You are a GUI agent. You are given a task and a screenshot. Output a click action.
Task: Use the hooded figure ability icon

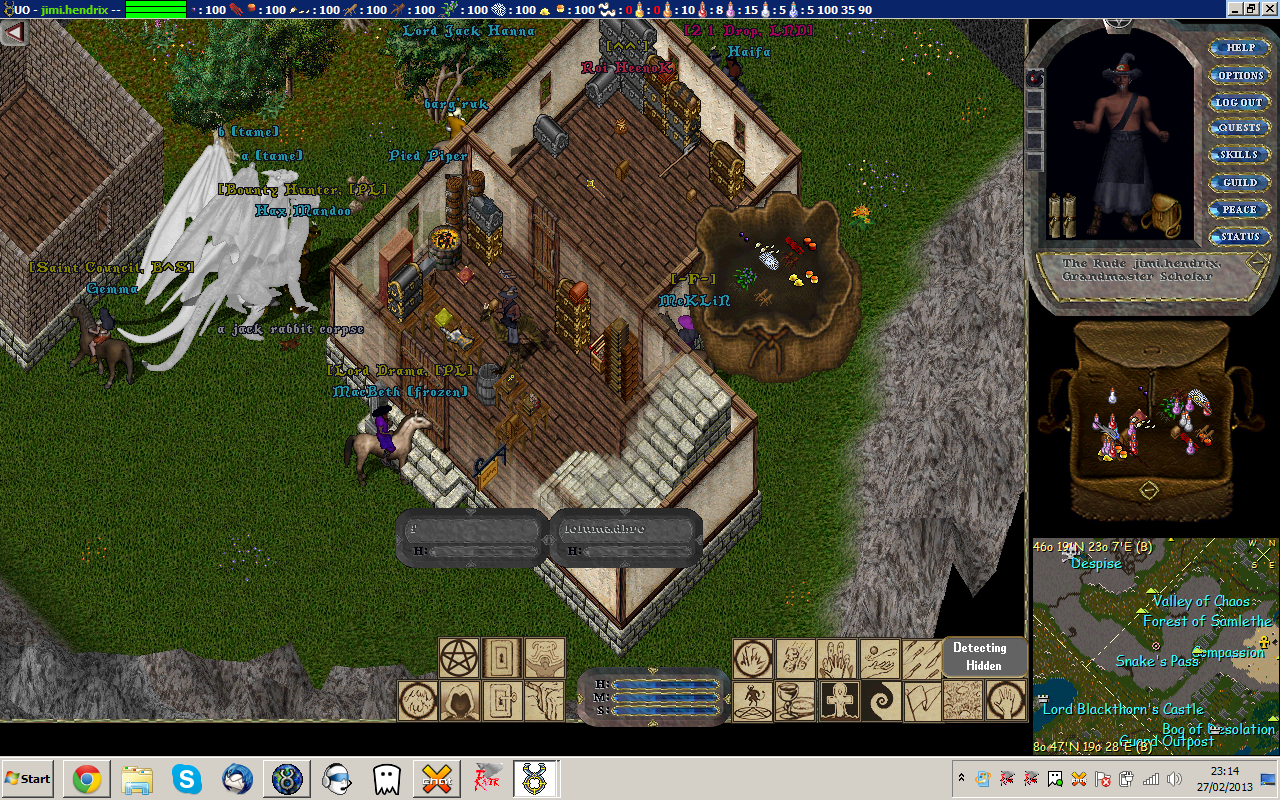[x=460, y=701]
